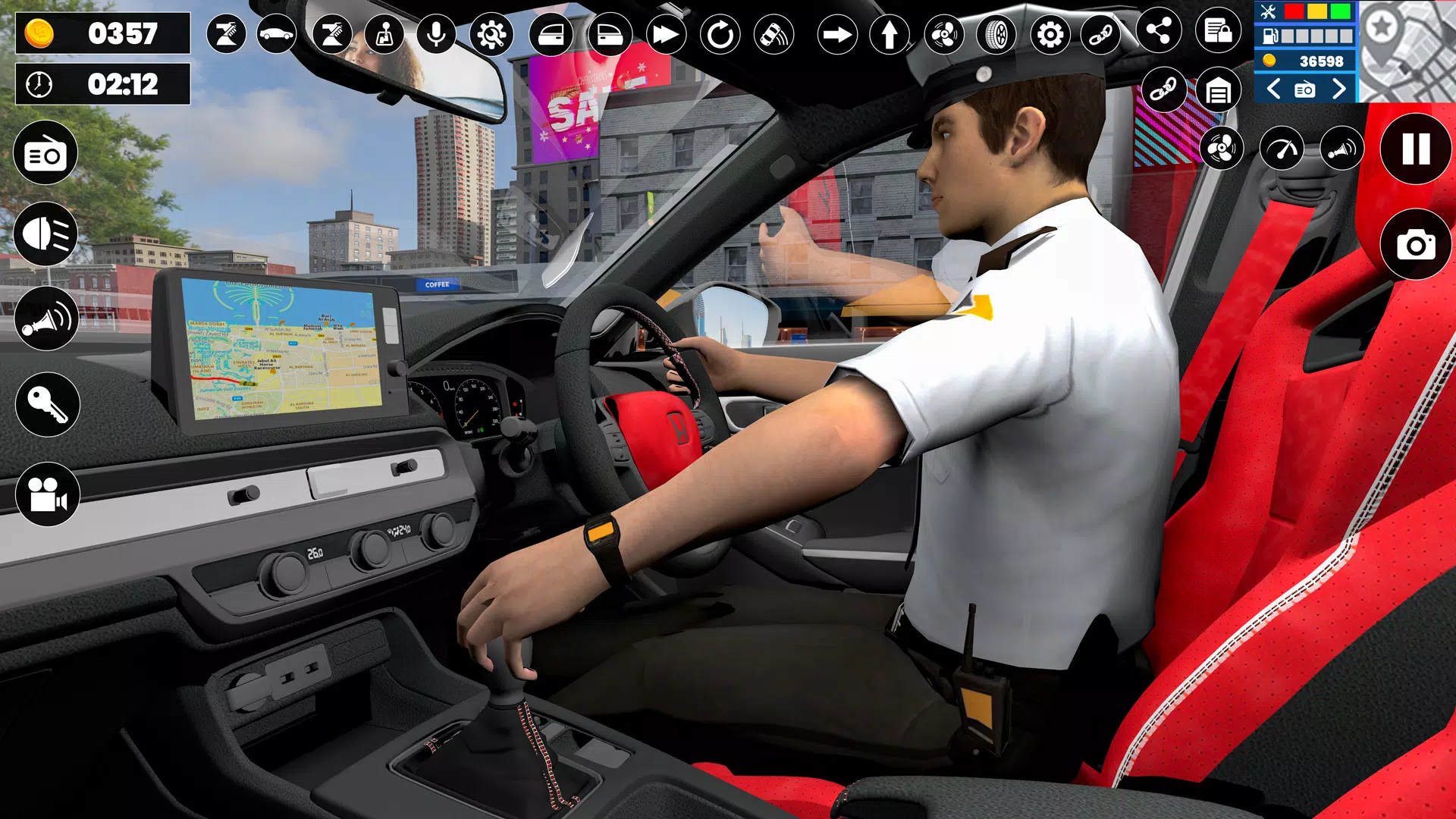This screenshot has width=1456, height=819.
Task: Toggle the right turn signal arrow
Action: 838,34
